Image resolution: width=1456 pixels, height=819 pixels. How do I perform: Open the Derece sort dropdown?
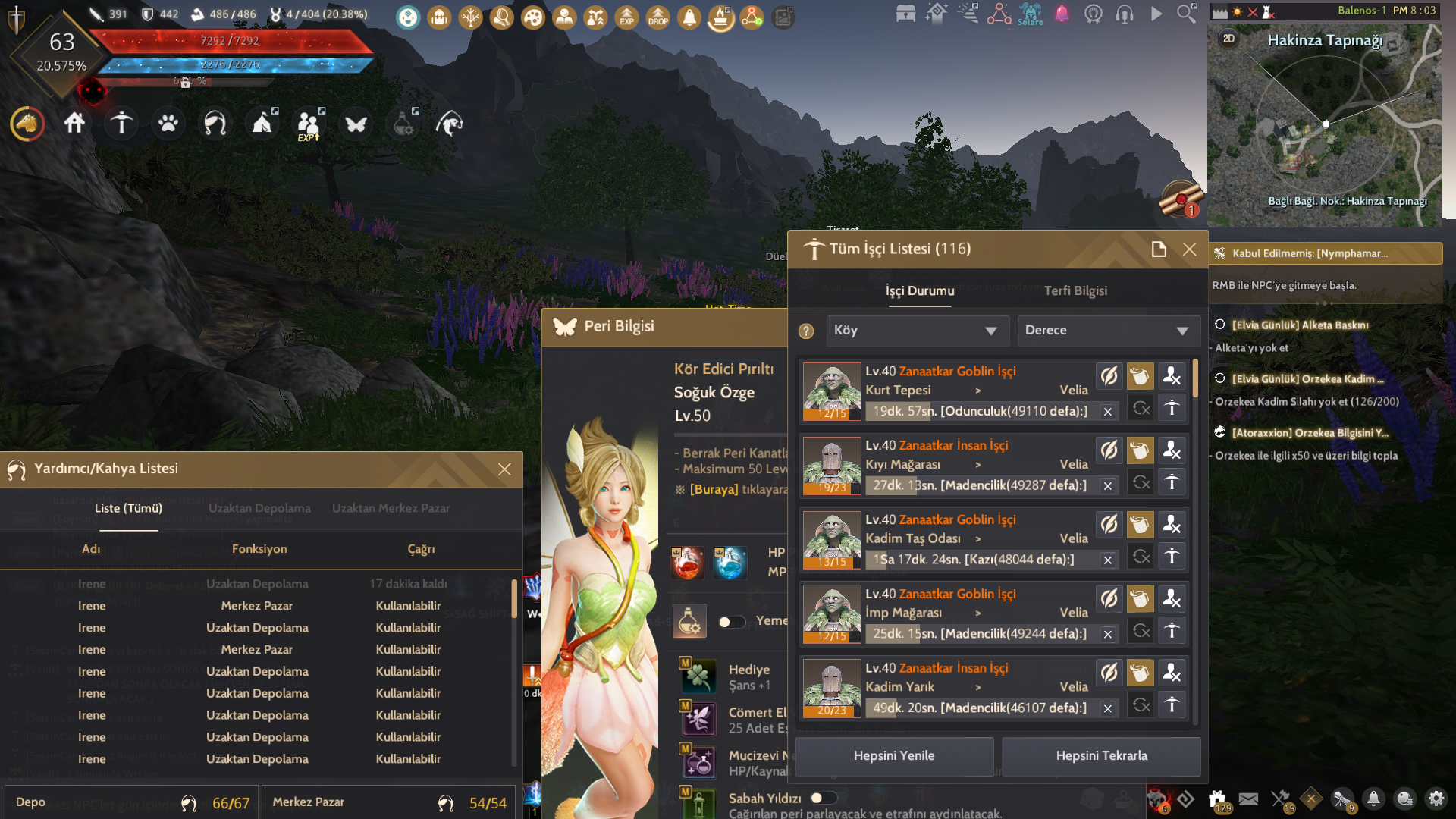1108,331
